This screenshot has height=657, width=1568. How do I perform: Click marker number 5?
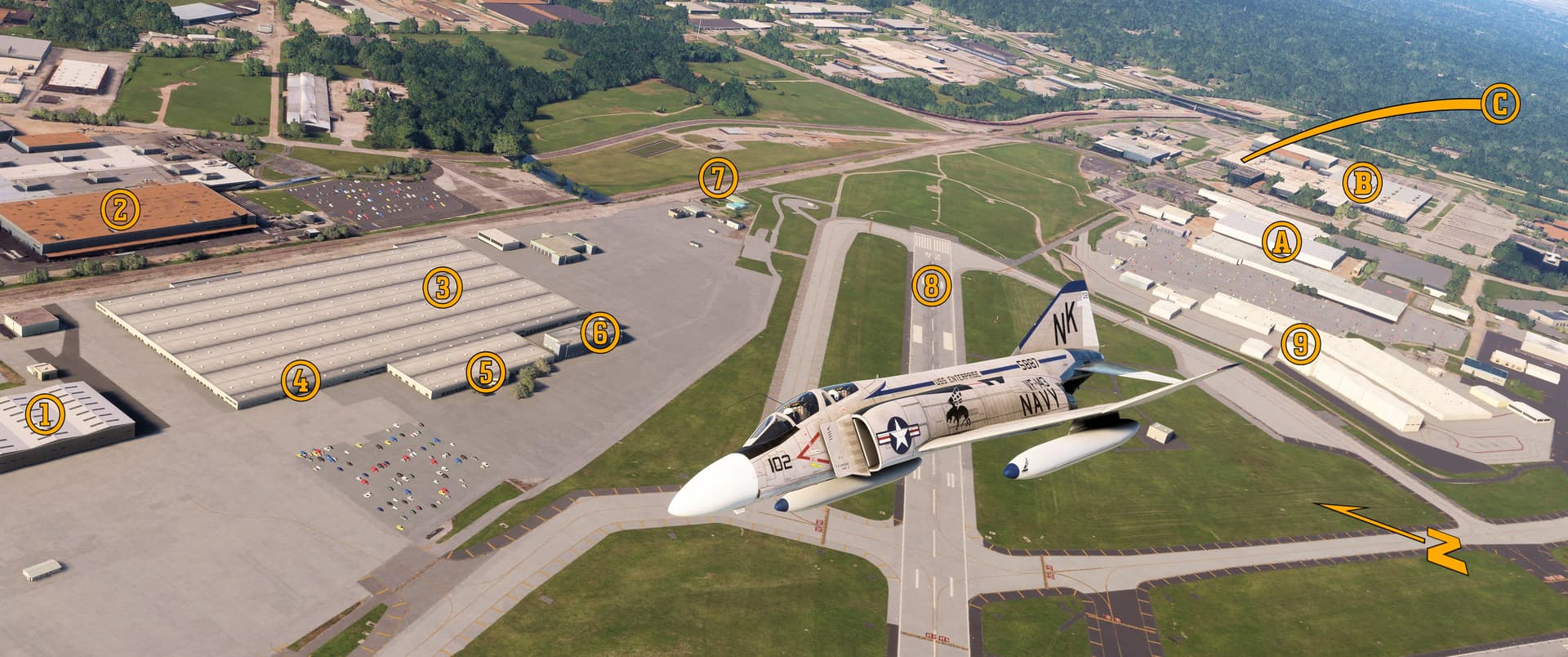pos(486,373)
